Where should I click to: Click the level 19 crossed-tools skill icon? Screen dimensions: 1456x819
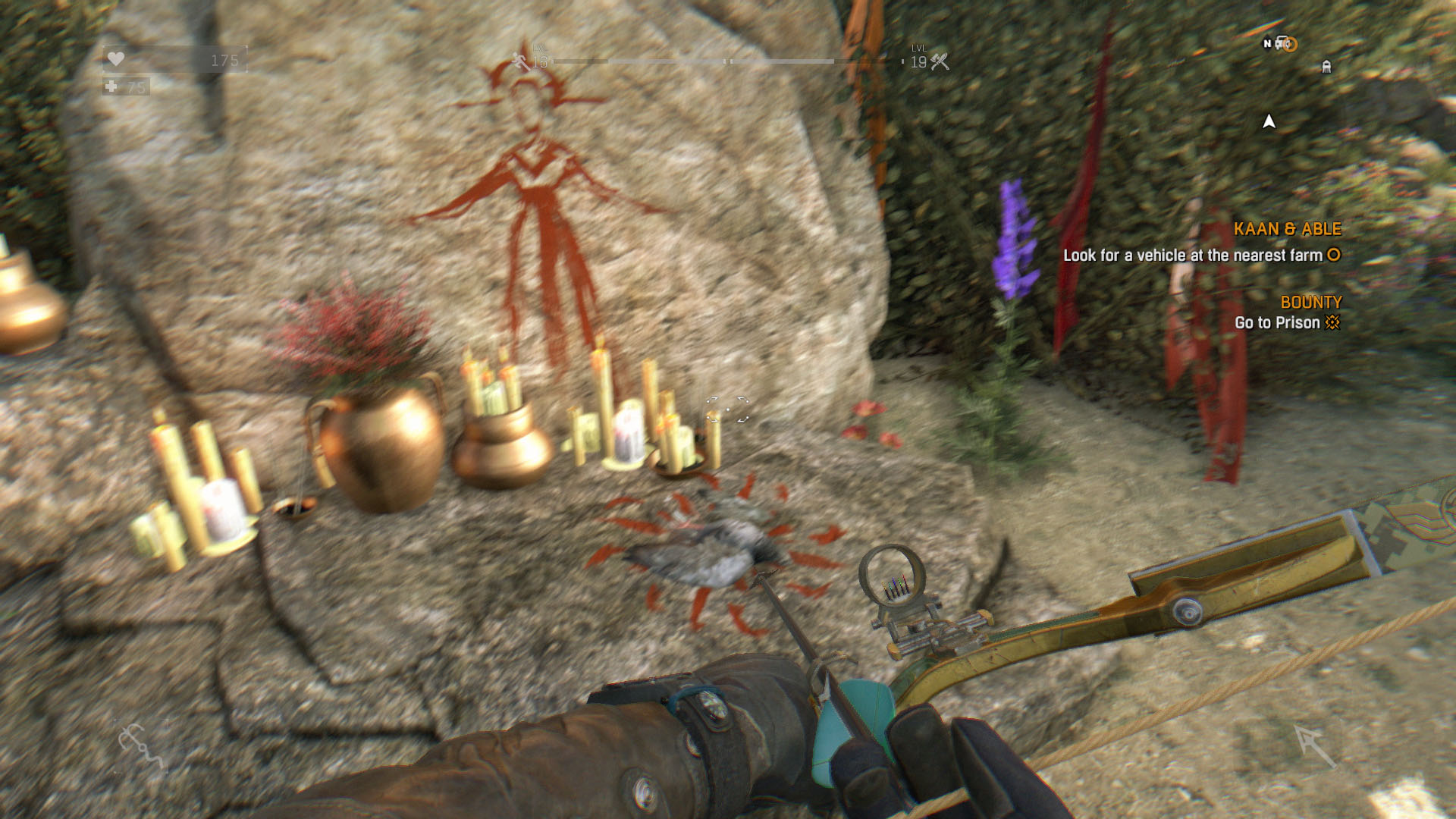pyautogui.click(x=940, y=61)
